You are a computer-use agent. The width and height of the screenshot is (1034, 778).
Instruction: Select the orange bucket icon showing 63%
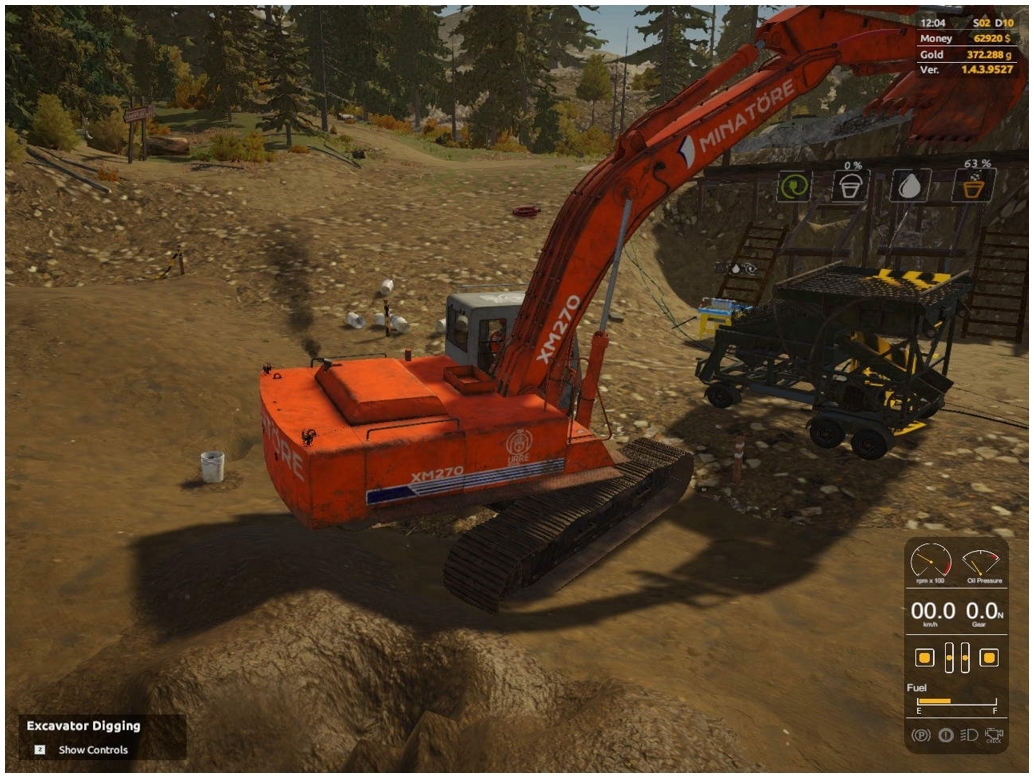[973, 186]
